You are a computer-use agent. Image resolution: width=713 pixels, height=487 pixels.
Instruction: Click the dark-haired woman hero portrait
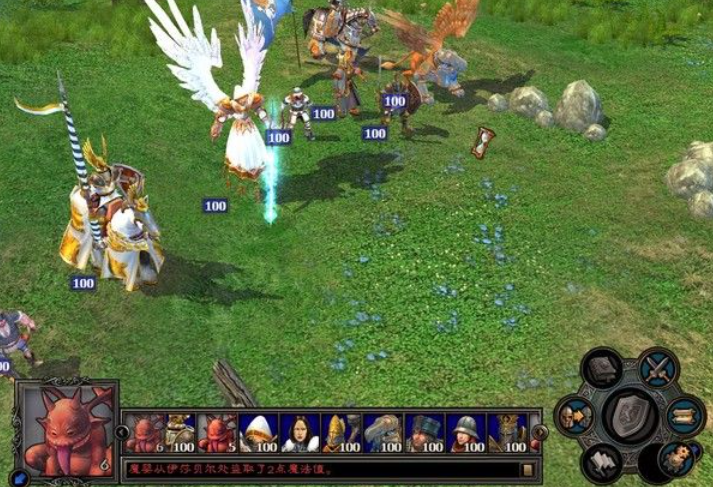click(x=300, y=433)
